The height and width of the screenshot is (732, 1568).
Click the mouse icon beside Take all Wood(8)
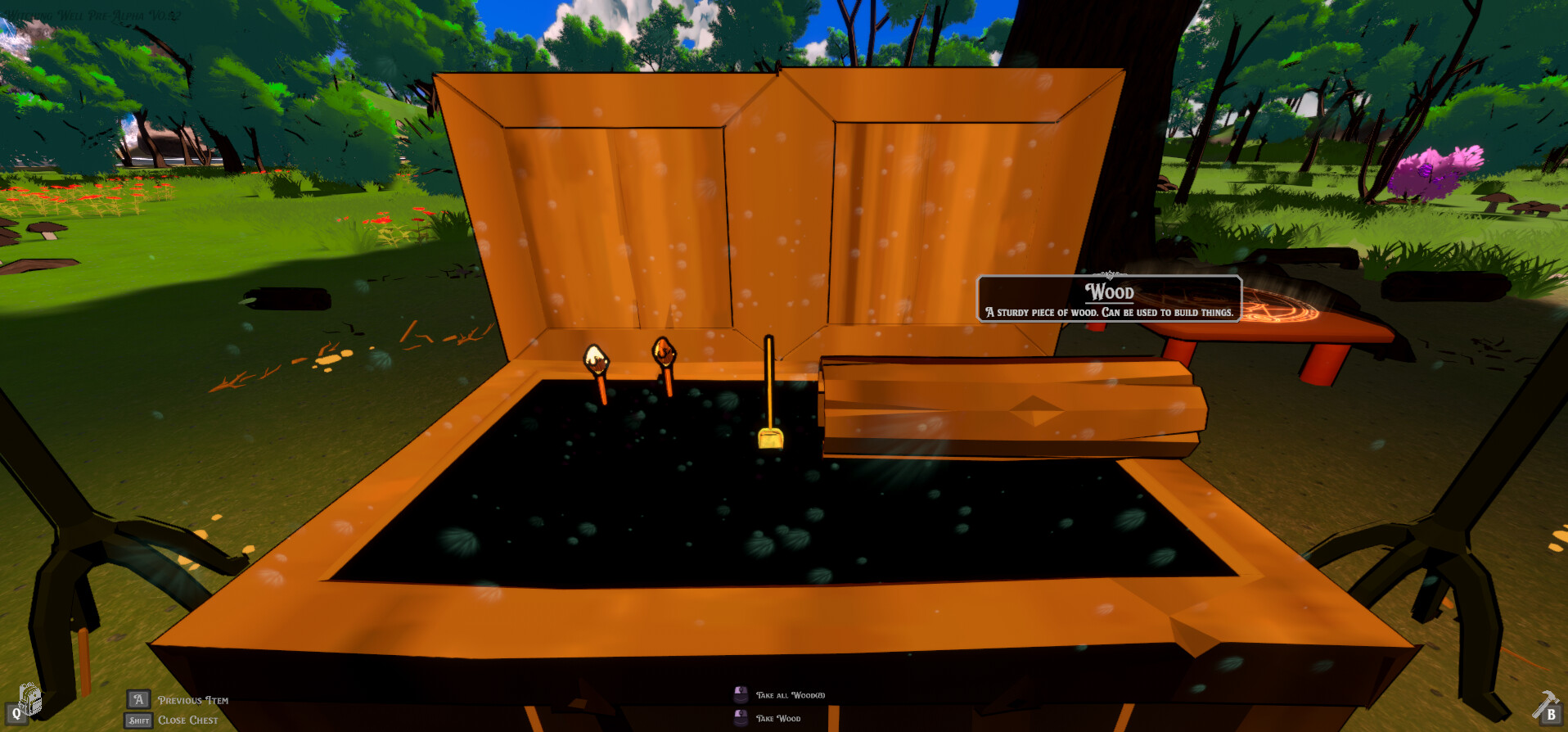click(x=740, y=693)
